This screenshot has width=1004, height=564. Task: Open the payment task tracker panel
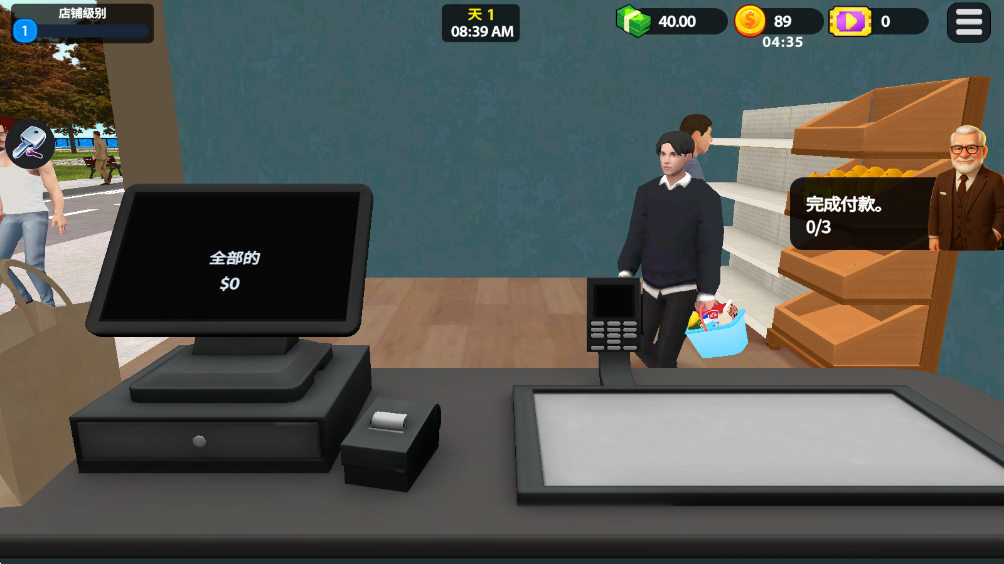click(x=860, y=214)
